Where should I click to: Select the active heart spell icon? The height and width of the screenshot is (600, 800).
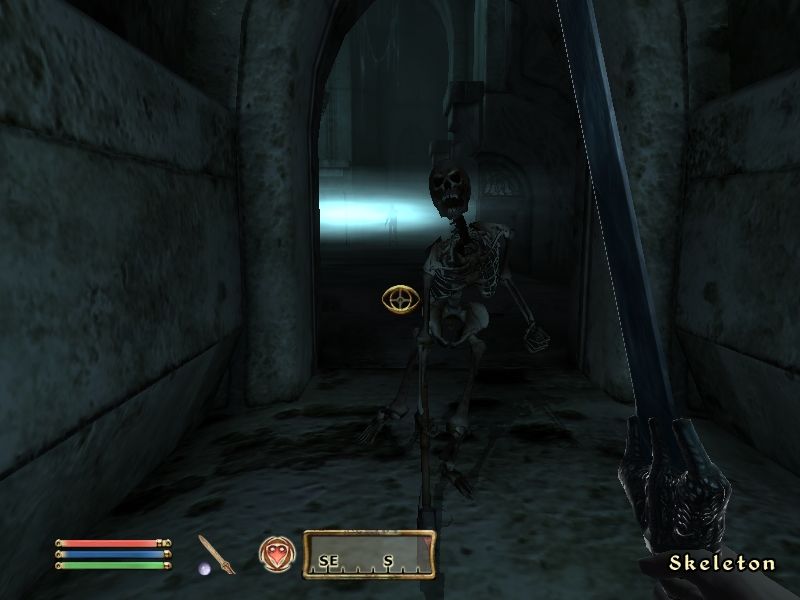click(x=276, y=553)
